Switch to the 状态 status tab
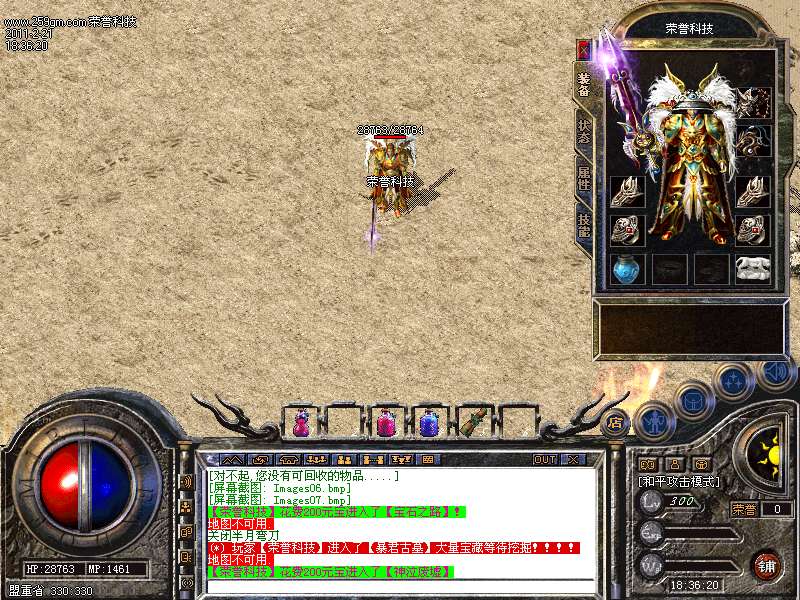The image size is (800, 600). coord(584,132)
